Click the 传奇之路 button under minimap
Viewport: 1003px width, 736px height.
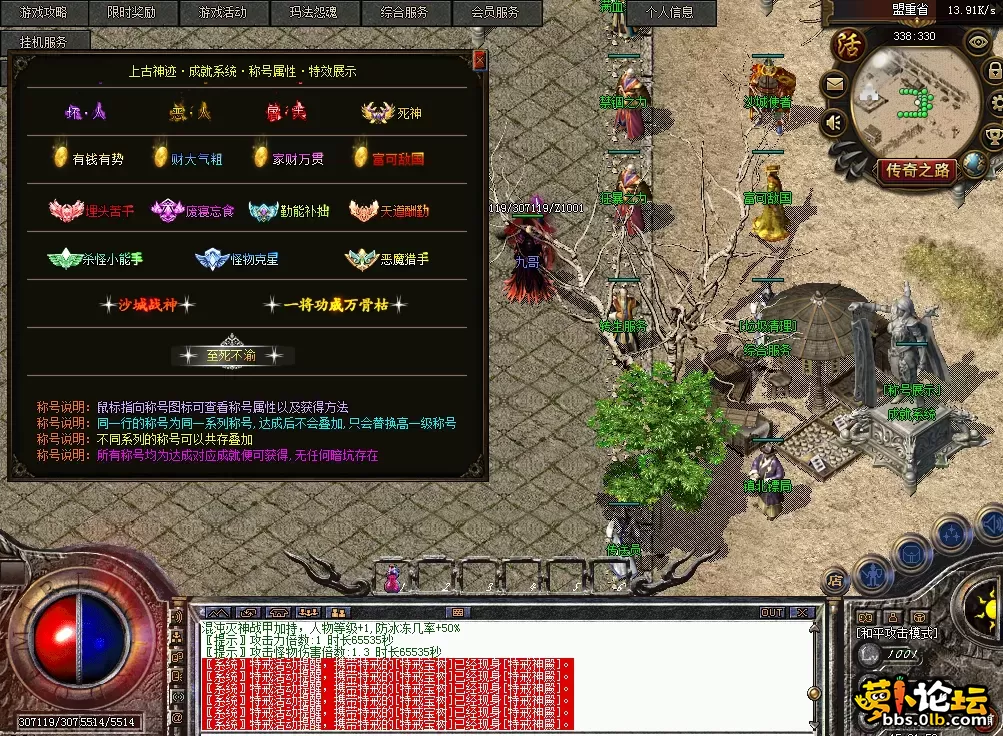(x=916, y=170)
